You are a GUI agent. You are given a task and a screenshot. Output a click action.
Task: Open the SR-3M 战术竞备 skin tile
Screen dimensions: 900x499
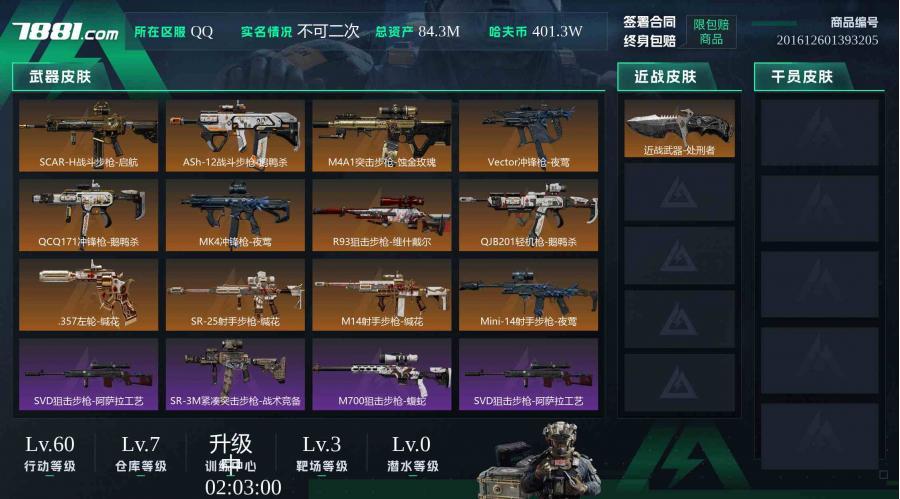point(235,375)
